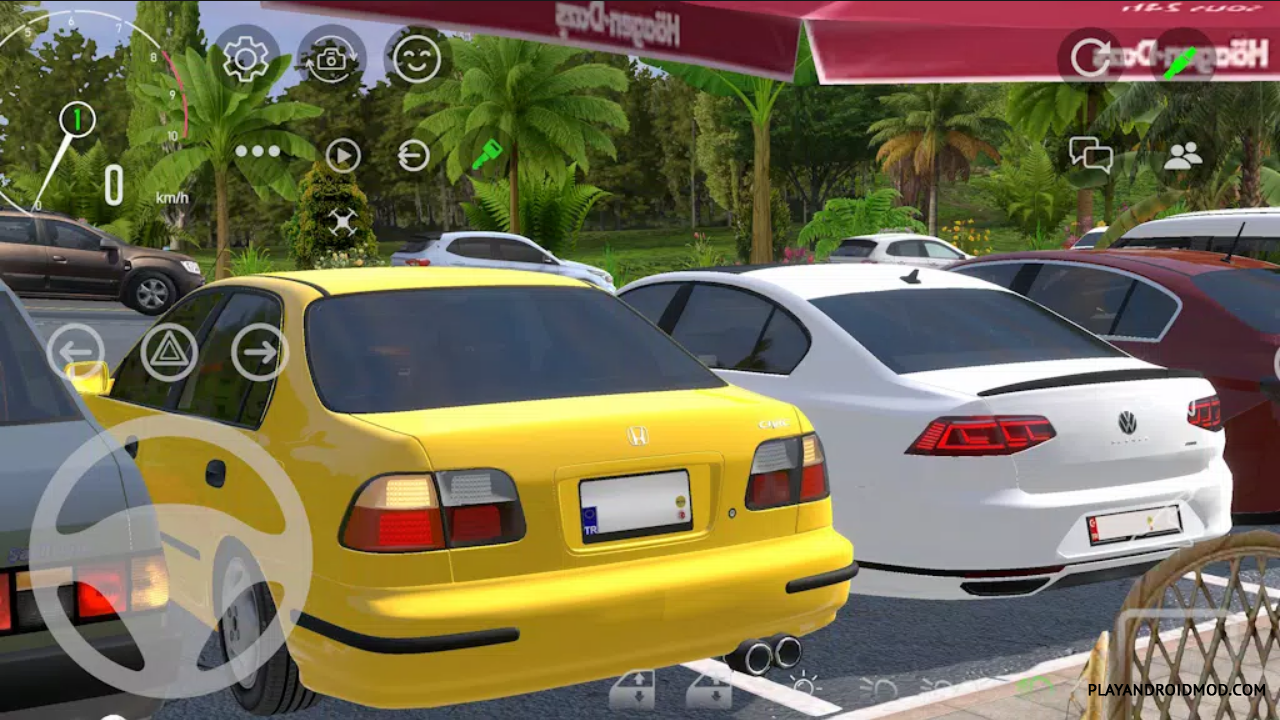
Task: Exit the car using the arrow-circle icon
Action: [413, 155]
